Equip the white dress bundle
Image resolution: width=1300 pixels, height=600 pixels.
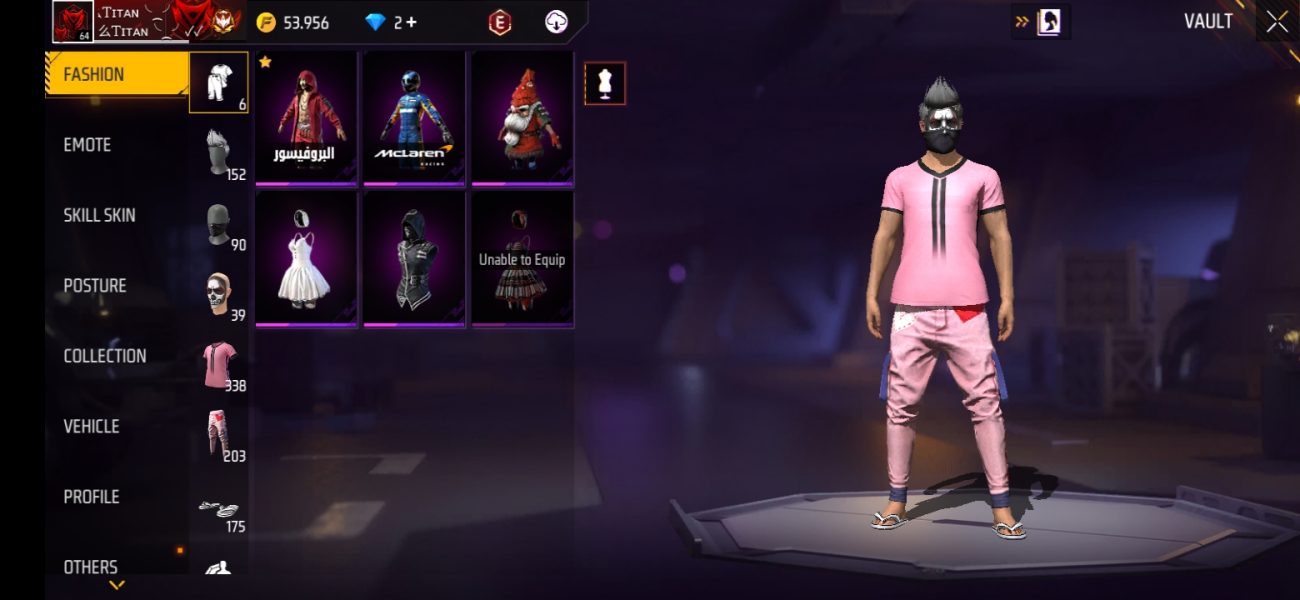(306, 257)
